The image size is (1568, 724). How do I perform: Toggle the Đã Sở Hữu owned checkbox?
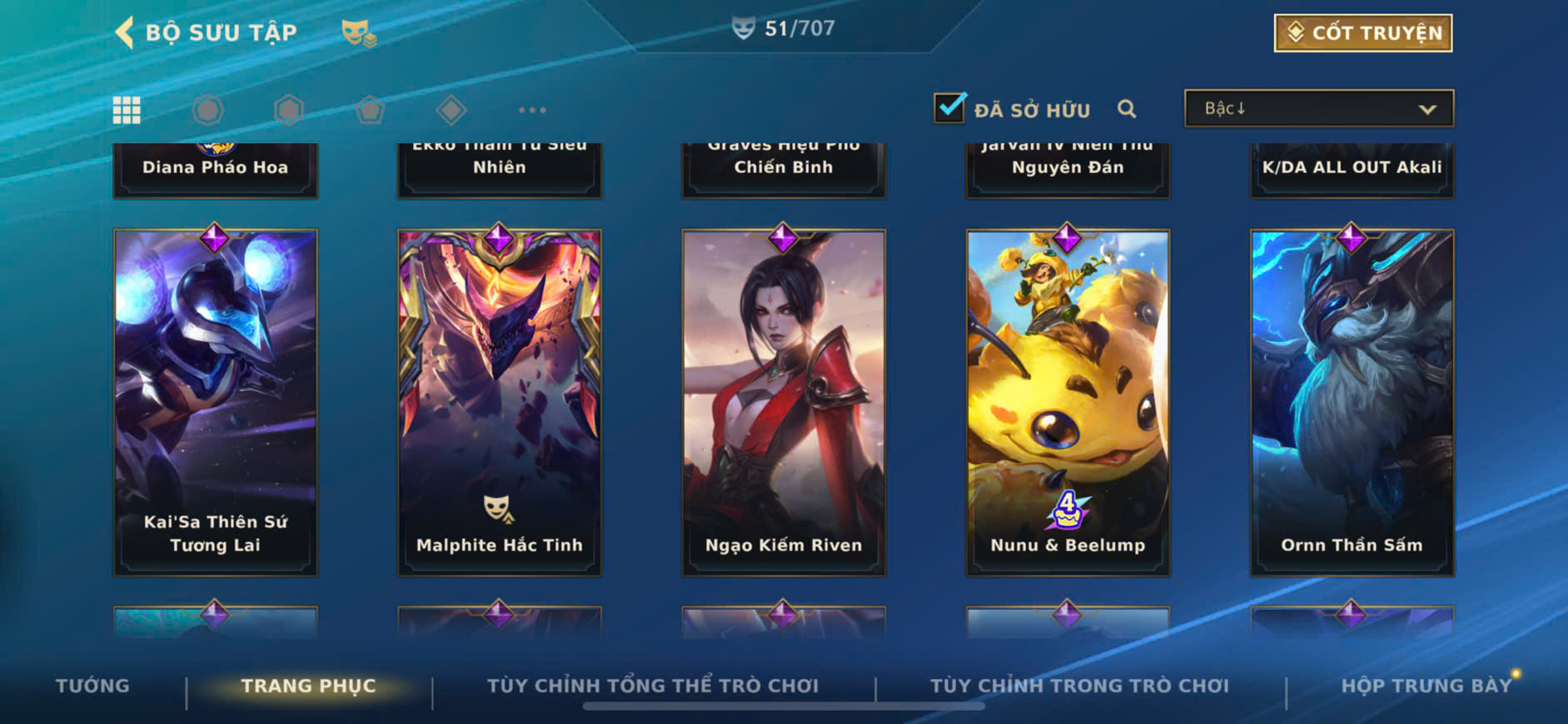949,108
